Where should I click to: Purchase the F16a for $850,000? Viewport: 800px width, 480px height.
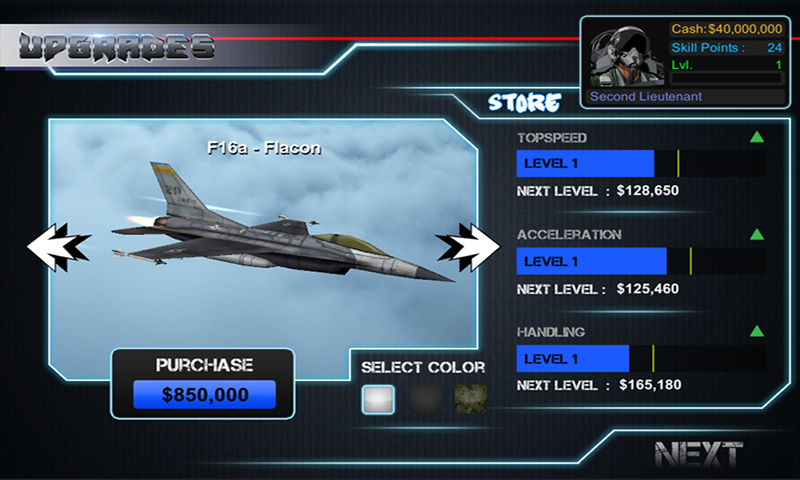point(204,395)
